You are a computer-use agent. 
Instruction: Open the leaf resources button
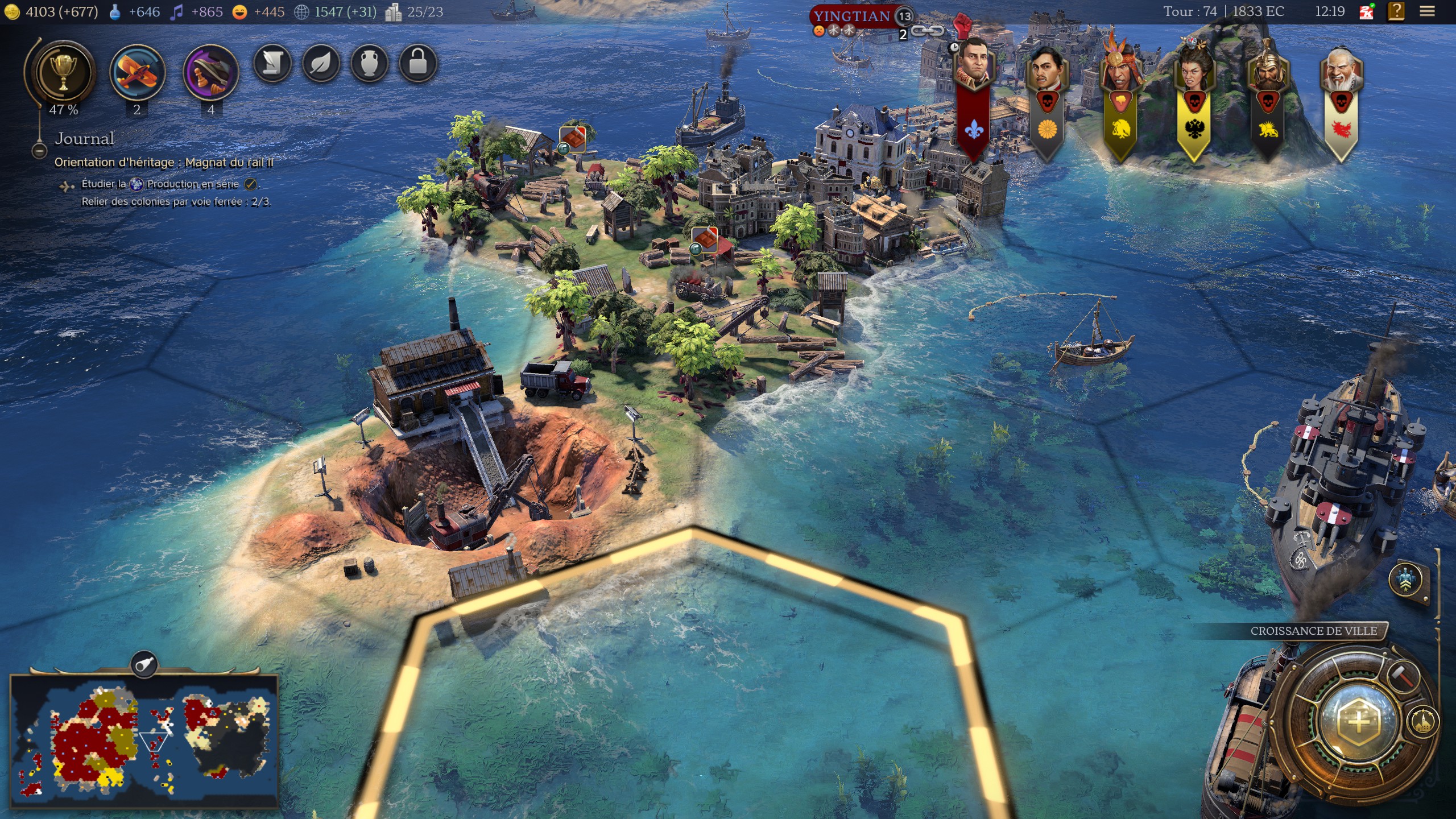321,63
